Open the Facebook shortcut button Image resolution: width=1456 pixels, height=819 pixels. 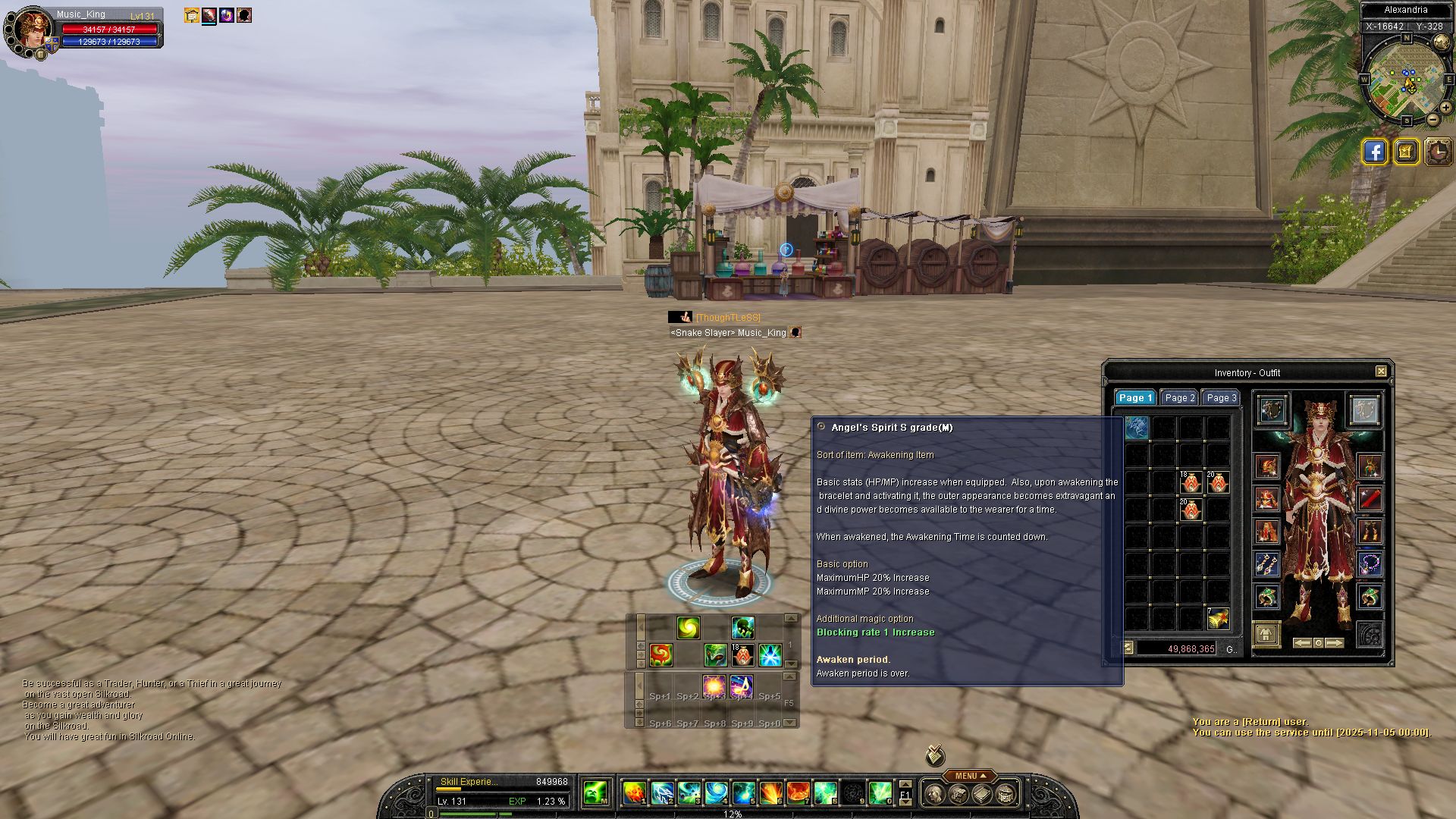(1374, 152)
